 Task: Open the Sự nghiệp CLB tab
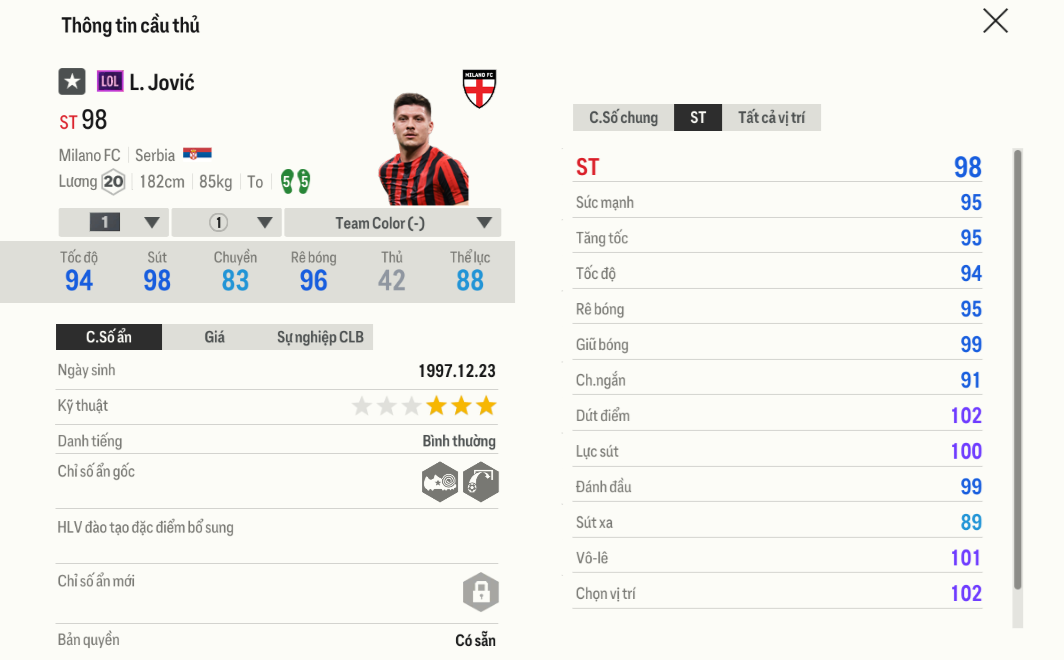[320, 337]
